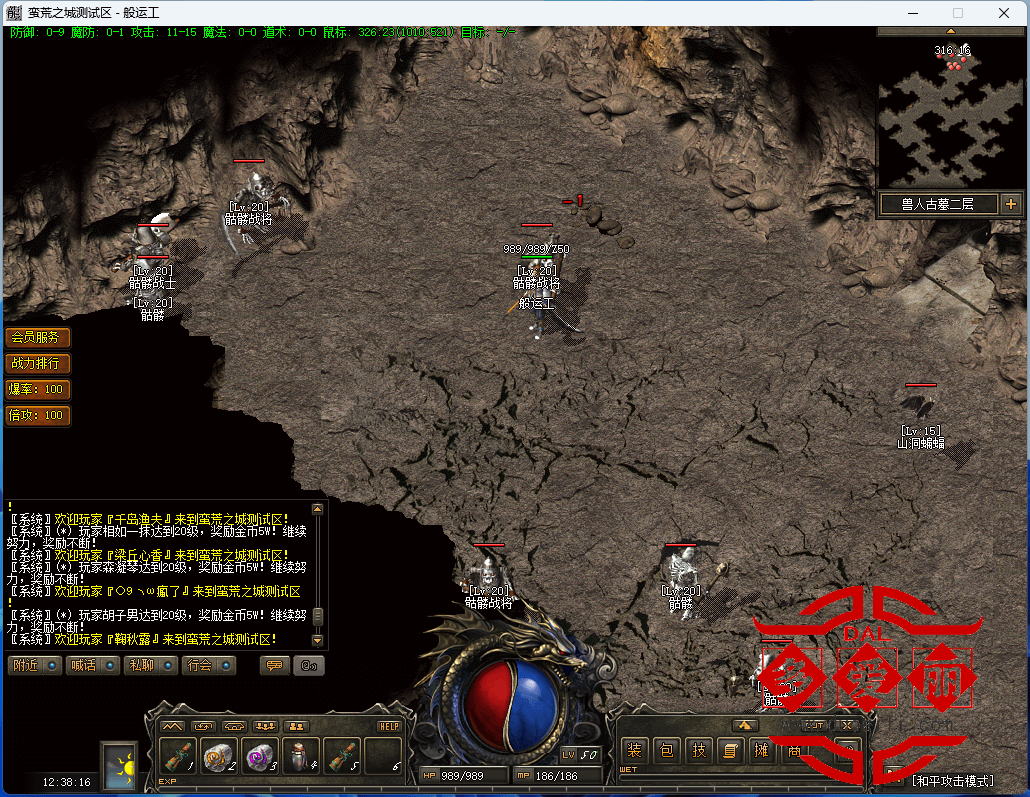This screenshot has width=1030, height=797.
Task: Click the plus button beside the map name
Action: [1011, 204]
